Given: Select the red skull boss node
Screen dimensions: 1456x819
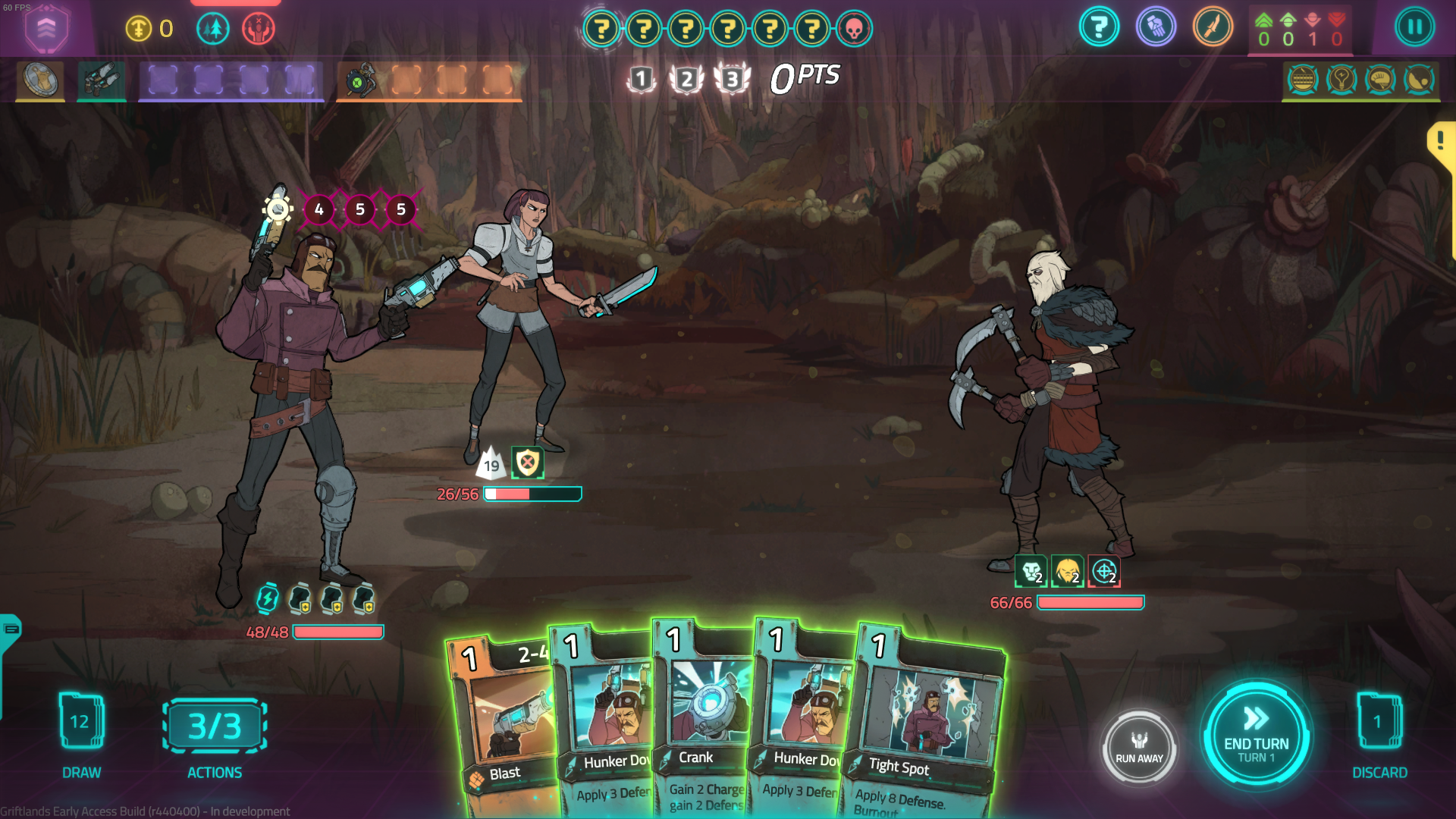Looking at the screenshot, I should (854, 30).
